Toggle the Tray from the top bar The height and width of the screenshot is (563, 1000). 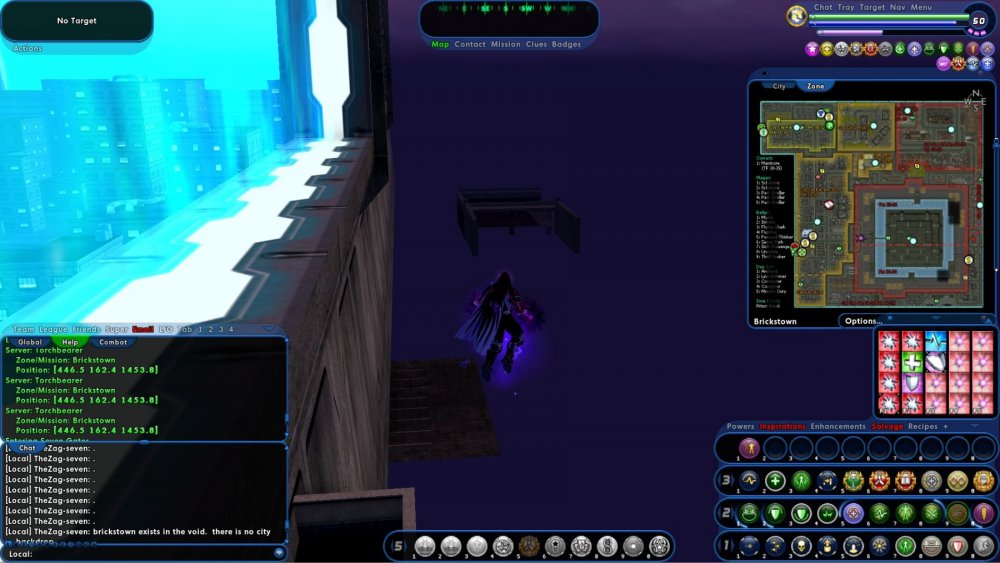(846, 7)
